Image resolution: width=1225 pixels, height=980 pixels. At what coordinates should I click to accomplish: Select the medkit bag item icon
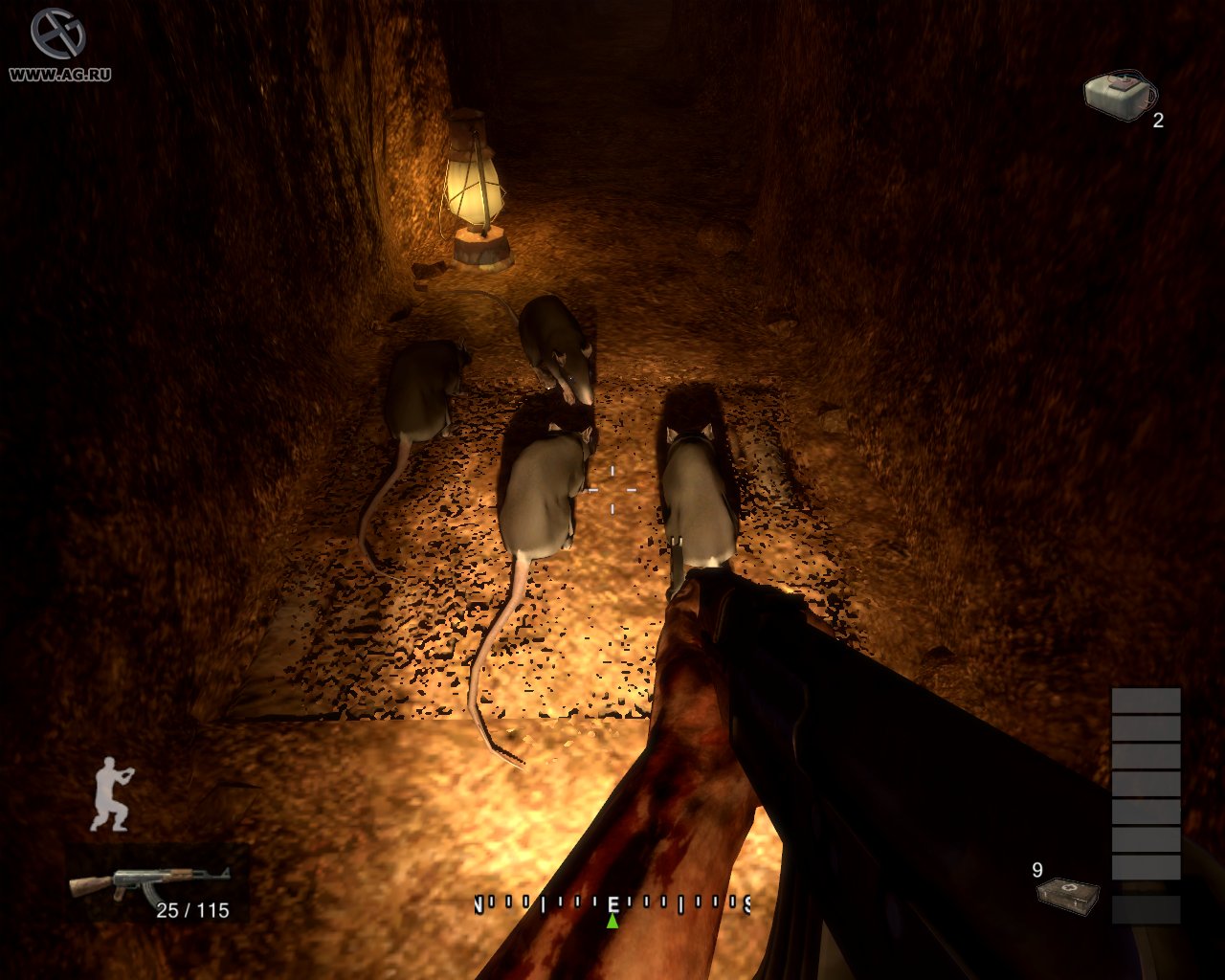(1118, 94)
